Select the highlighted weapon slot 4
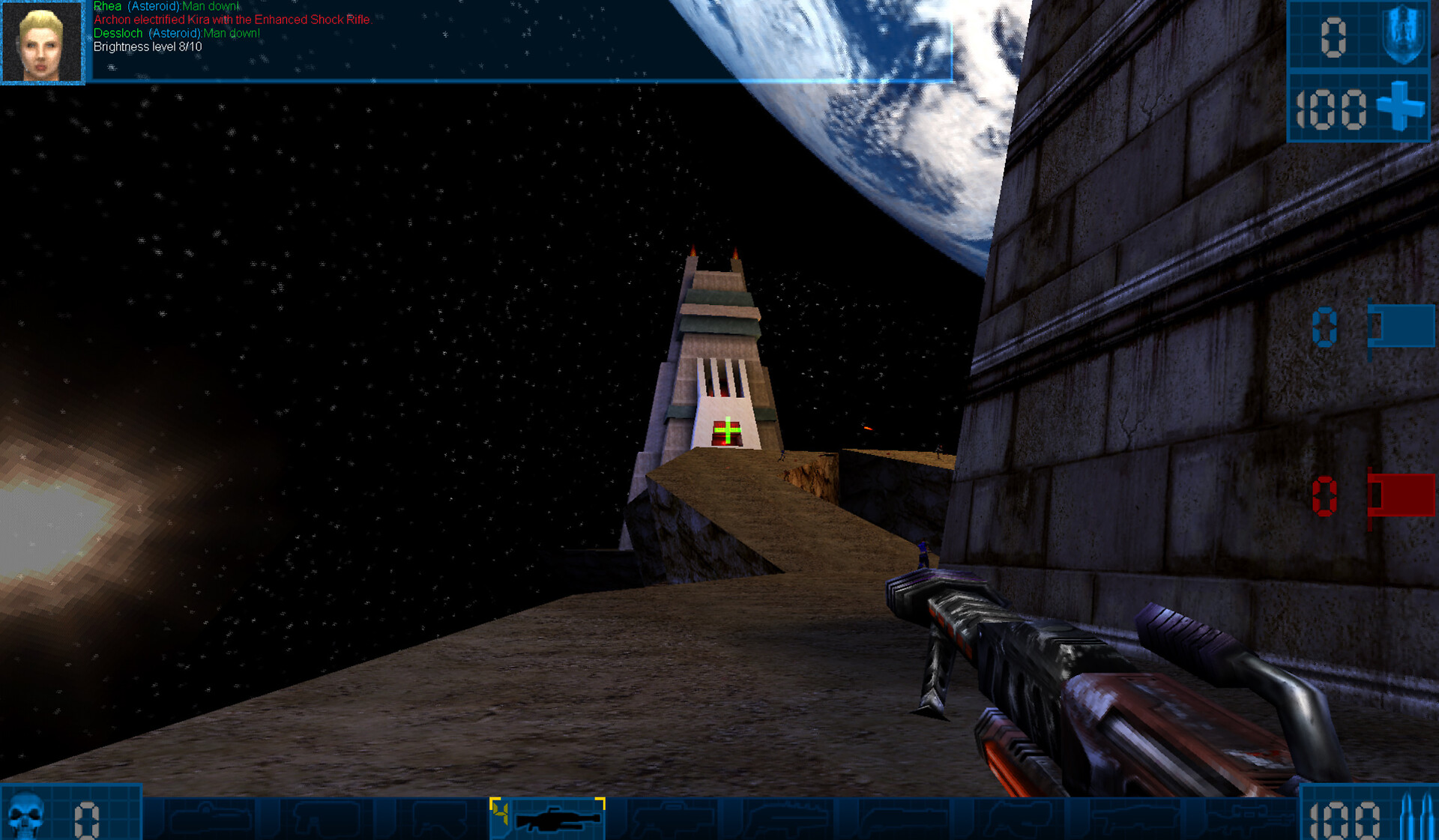Viewport: 1439px width, 840px height. click(547, 818)
